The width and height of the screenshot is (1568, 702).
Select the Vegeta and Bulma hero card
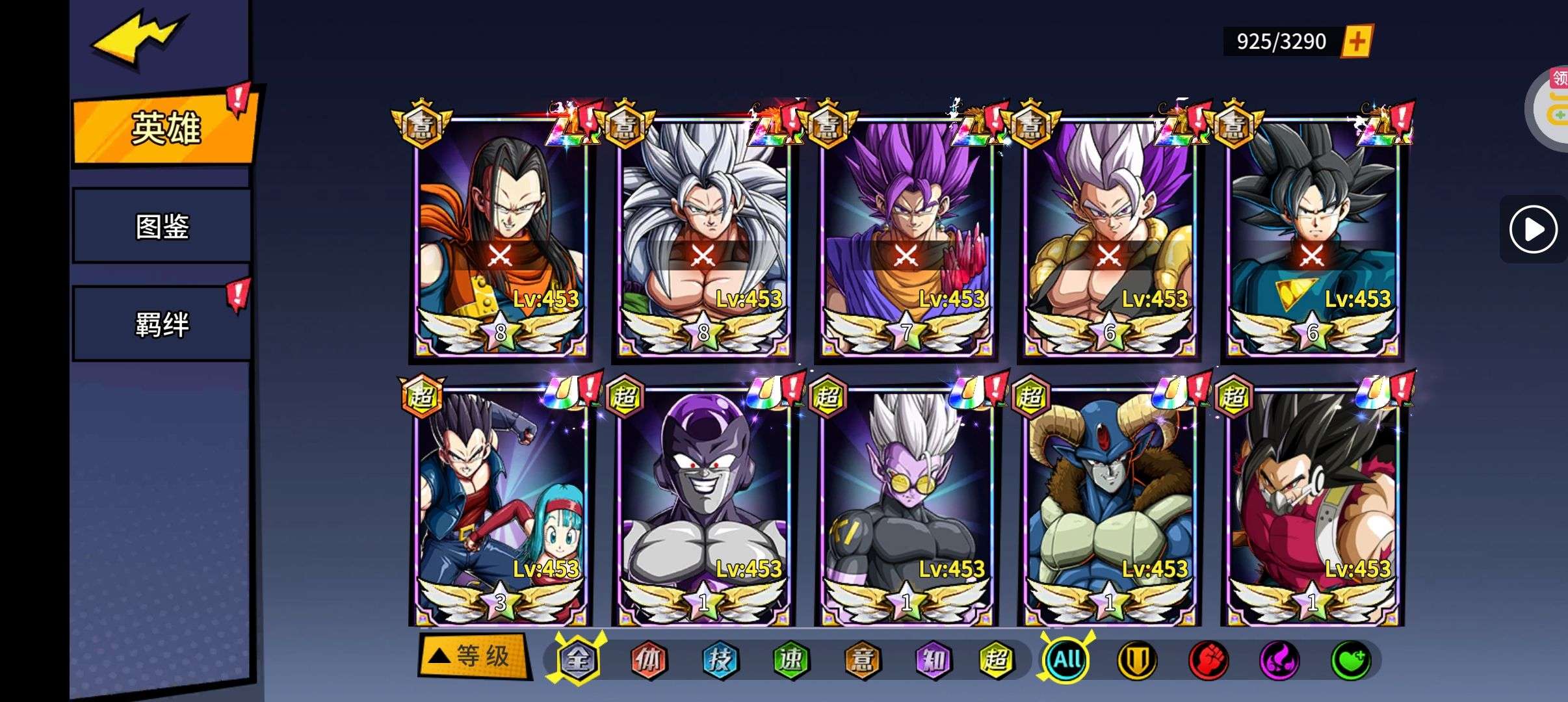[501, 507]
